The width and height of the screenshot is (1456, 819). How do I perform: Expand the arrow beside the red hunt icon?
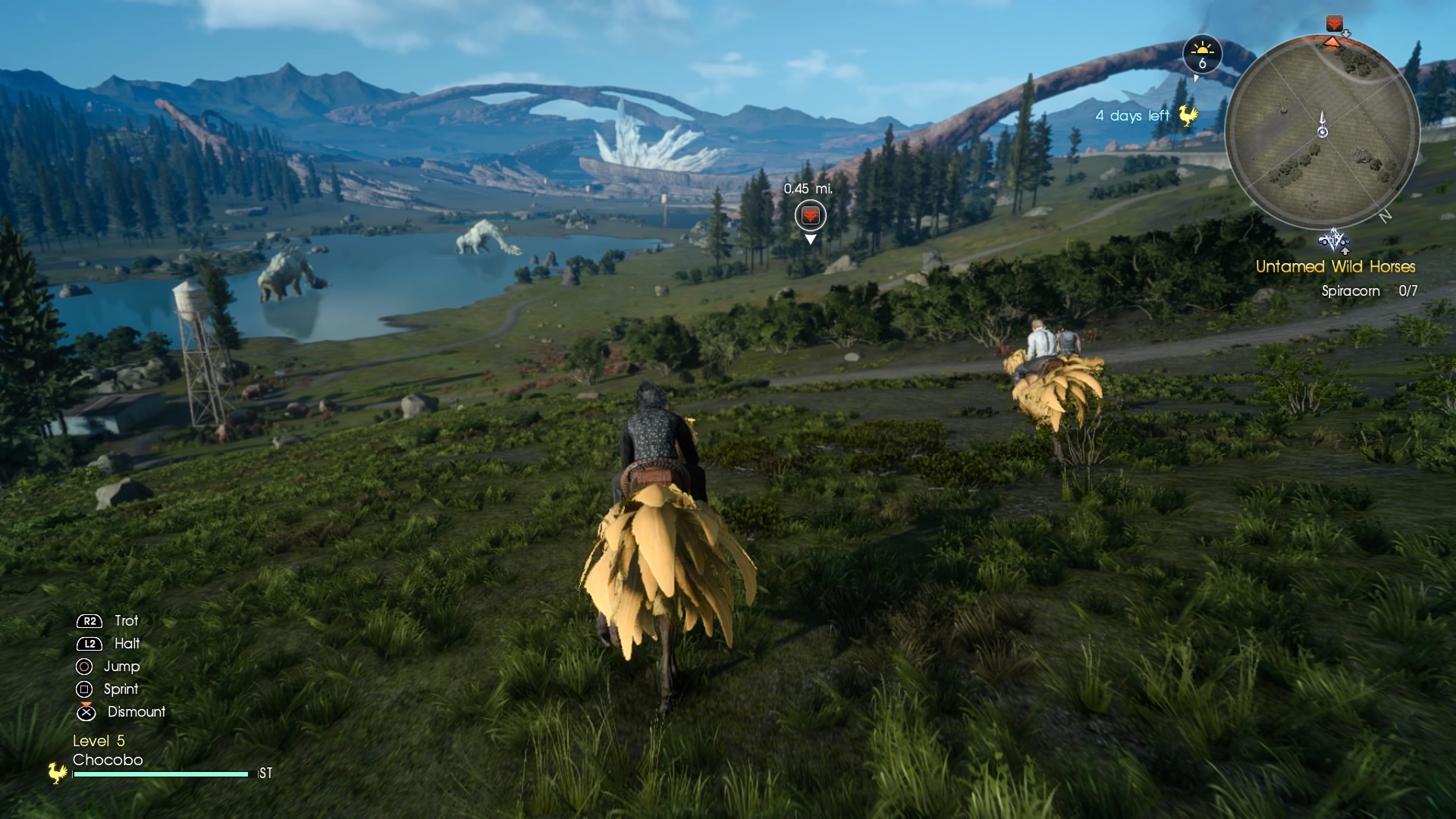click(x=1345, y=33)
